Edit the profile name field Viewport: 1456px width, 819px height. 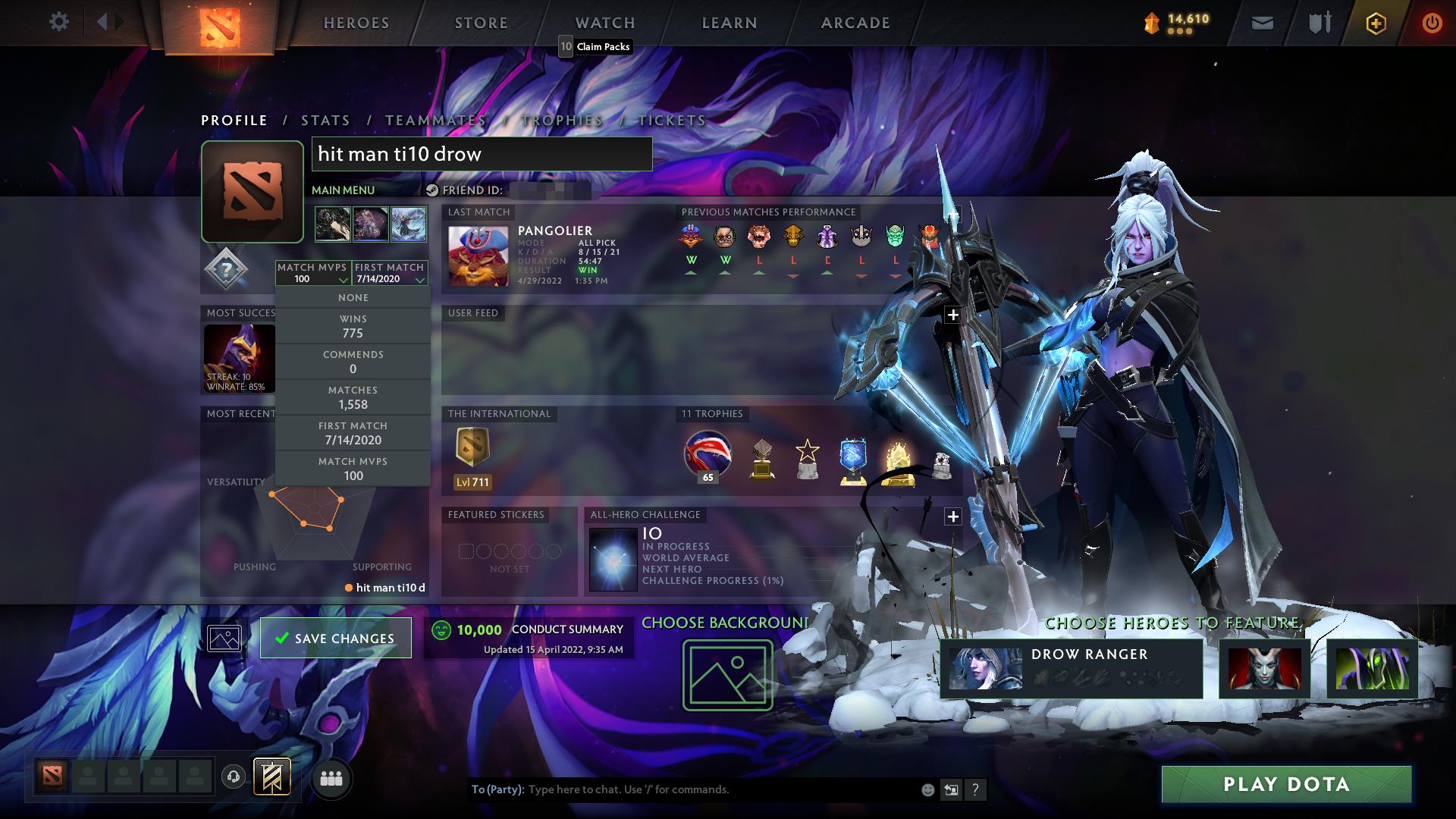click(482, 154)
